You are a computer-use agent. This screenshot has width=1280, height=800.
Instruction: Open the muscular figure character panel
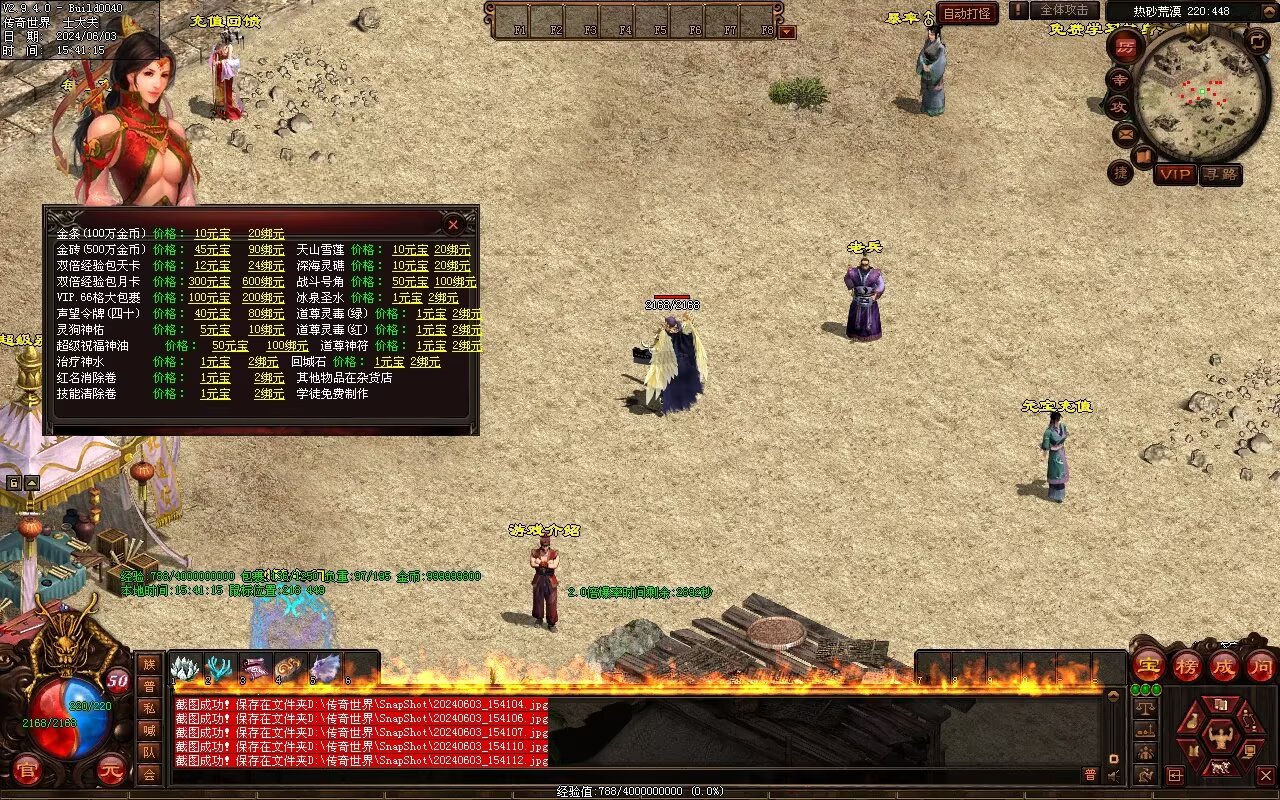pos(1220,738)
